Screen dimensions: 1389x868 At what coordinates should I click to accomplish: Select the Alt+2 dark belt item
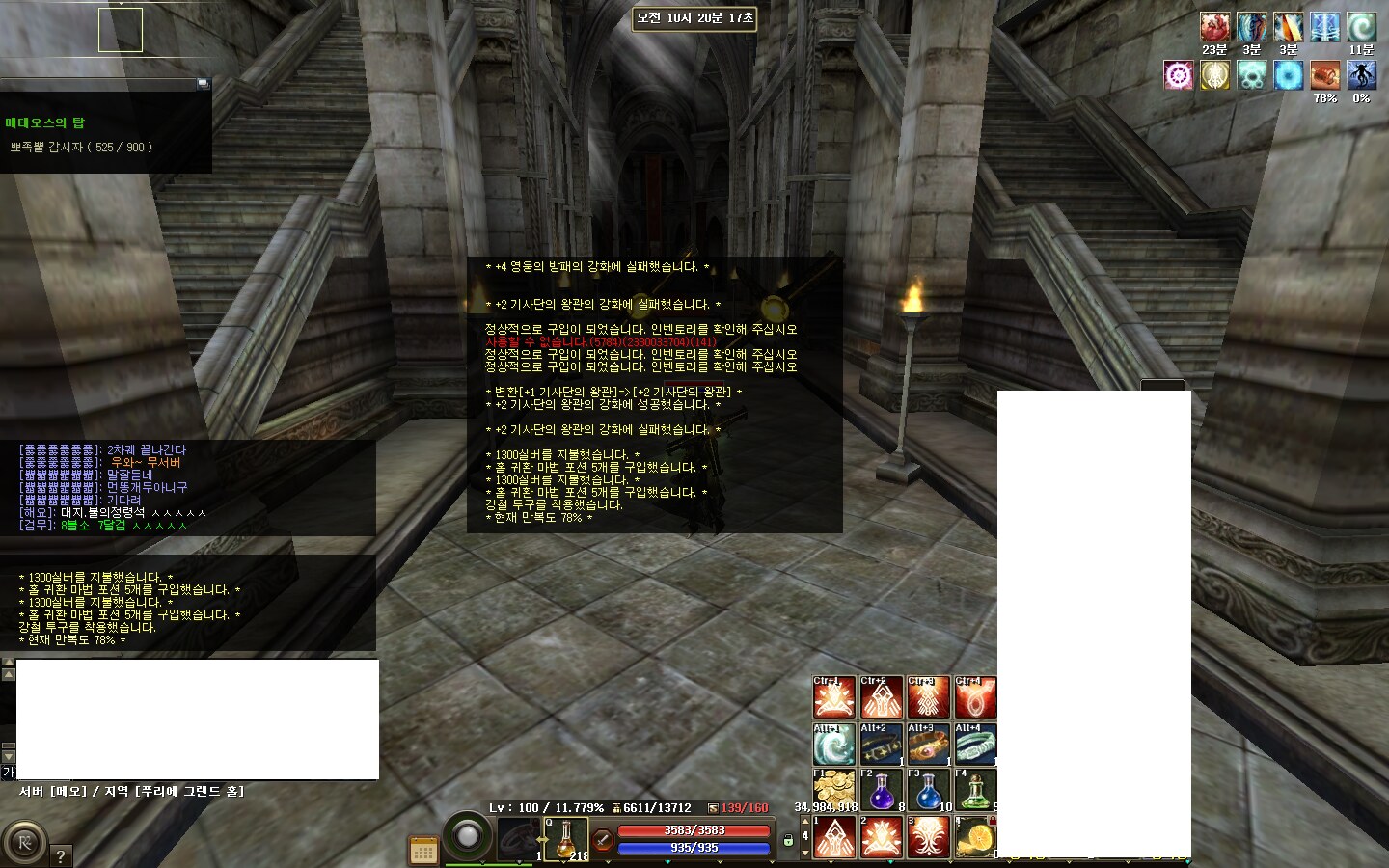pos(881,745)
